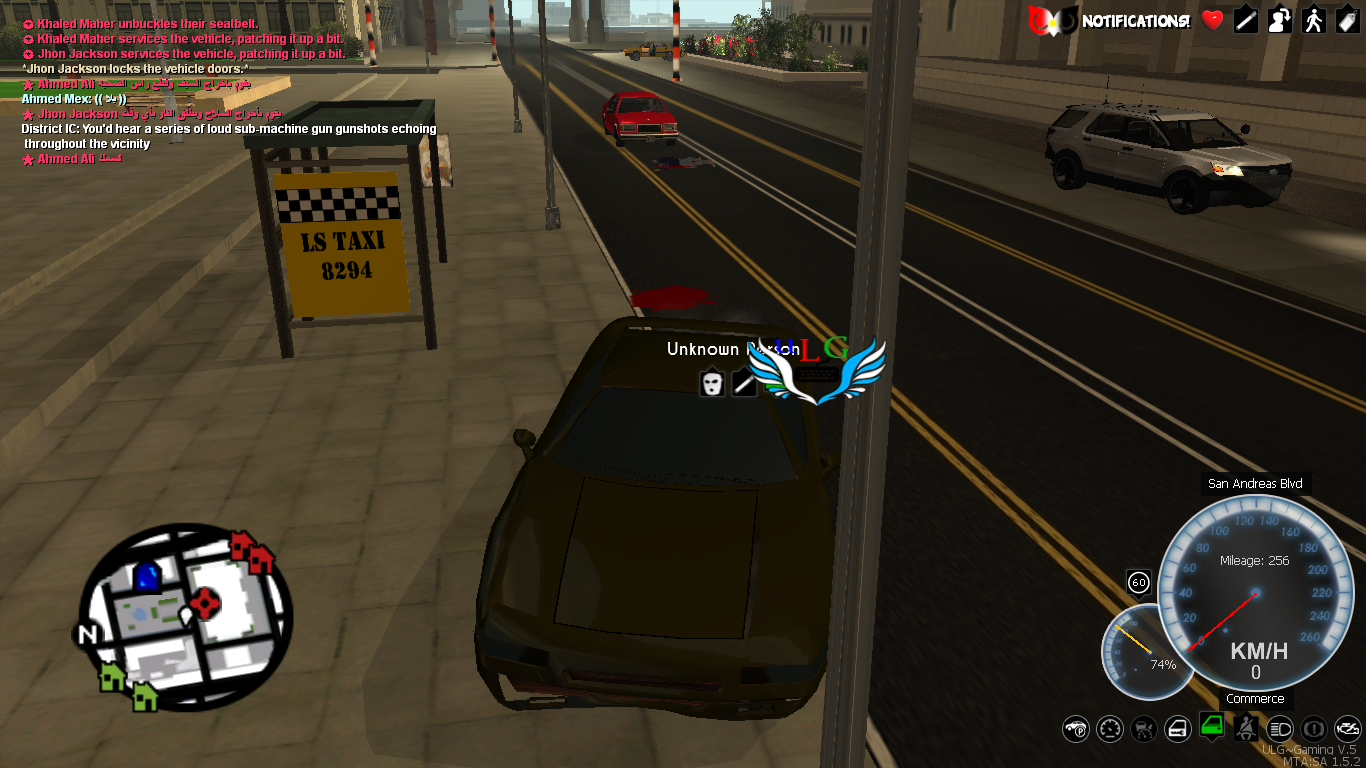
Task: Click the brake warning exclamation icon
Action: (1314, 729)
